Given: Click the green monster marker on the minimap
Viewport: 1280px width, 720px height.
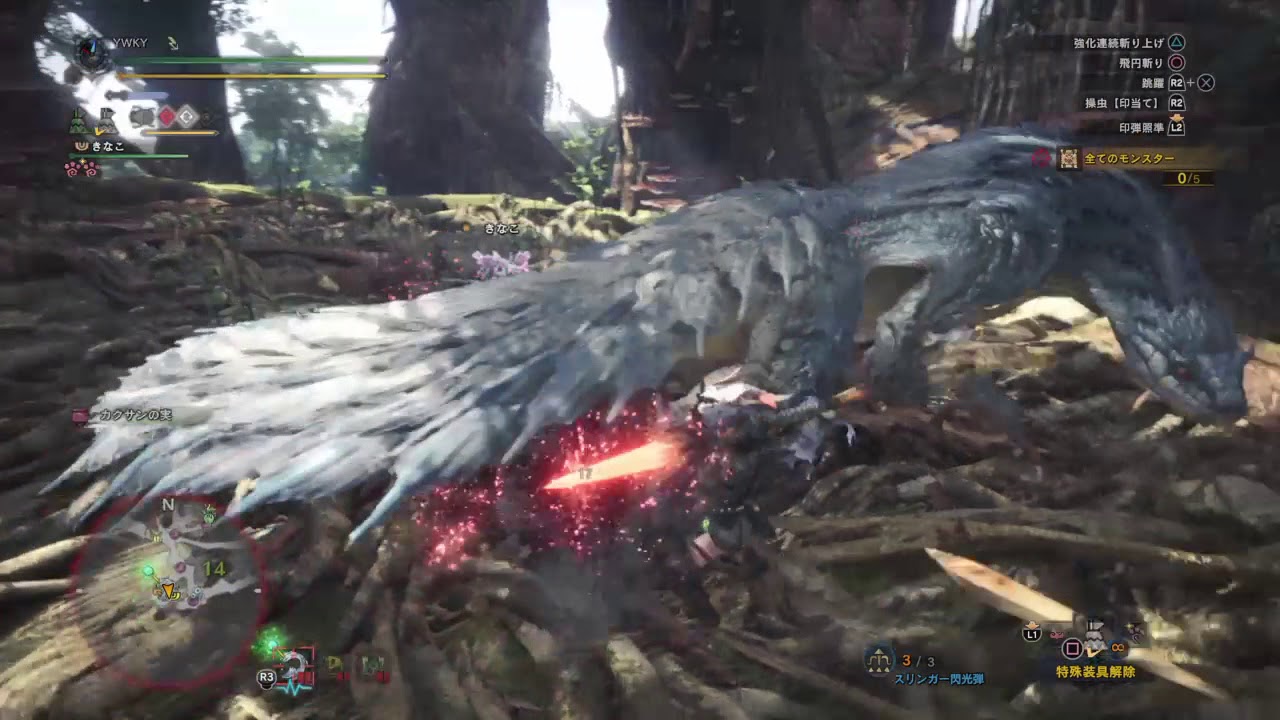Looking at the screenshot, I should pyautogui.click(x=148, y=570).
